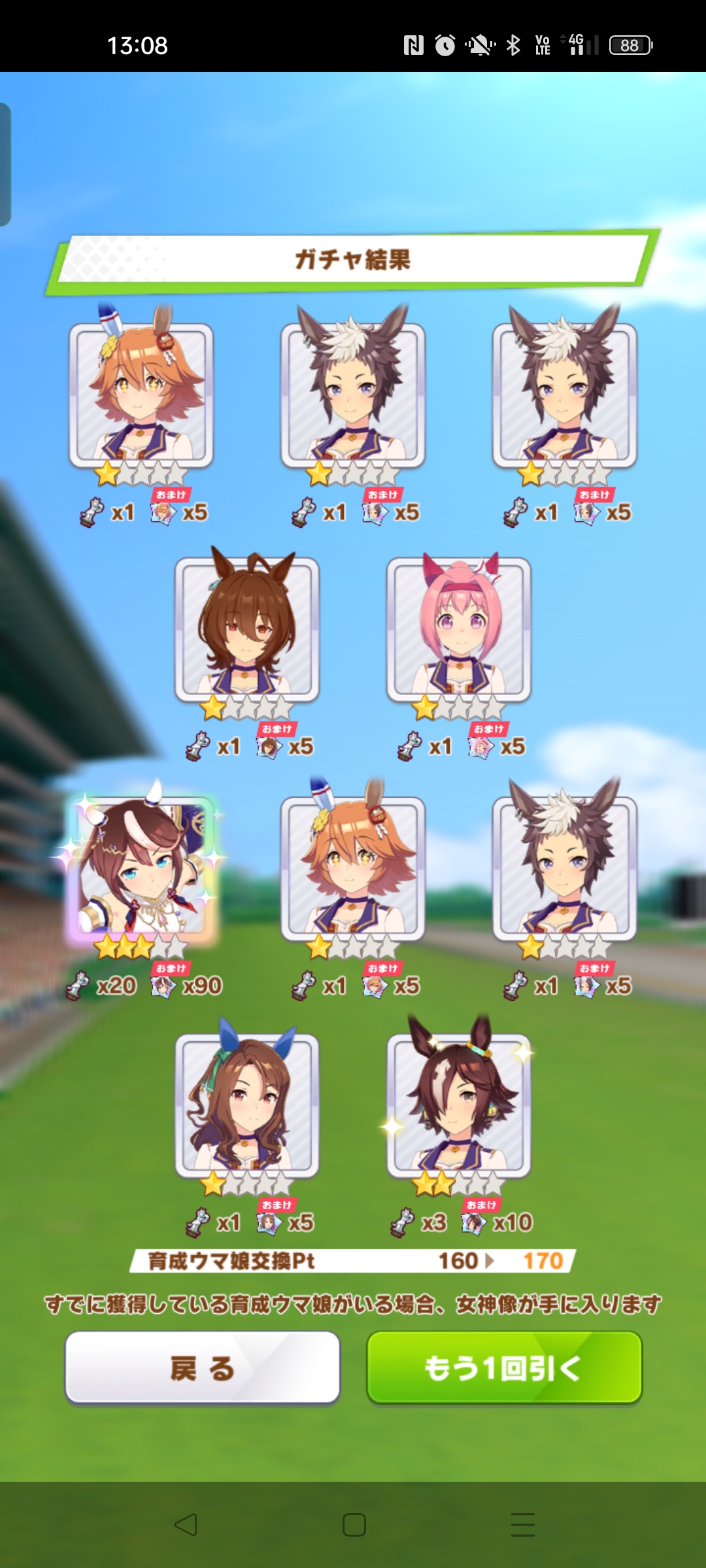Choose the pink-haired Haru Urara portrait
This screenshot has height=1568, width=706.
pos(459,629)
